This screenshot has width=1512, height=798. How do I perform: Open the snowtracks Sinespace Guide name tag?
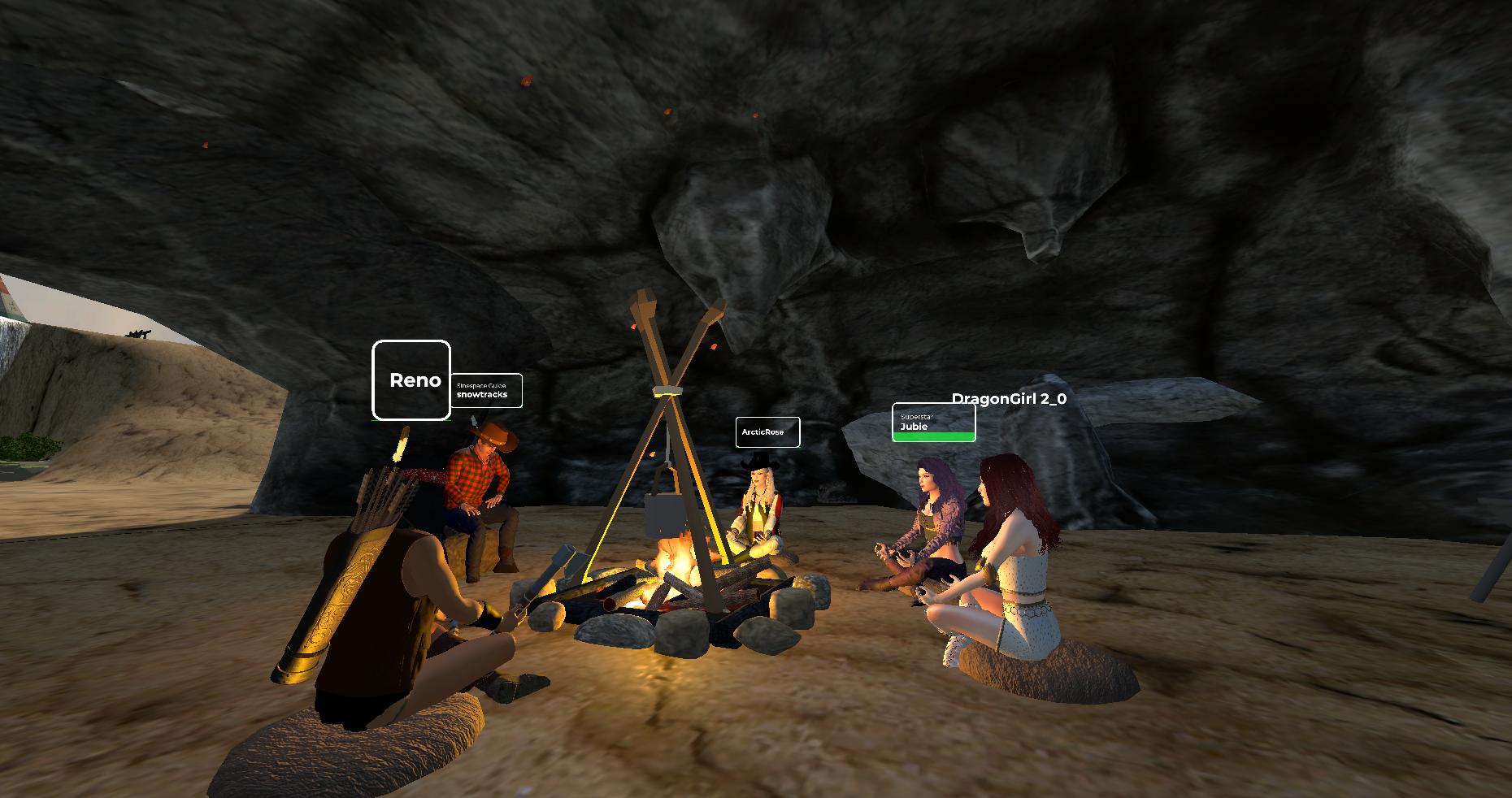tap(486, 391)
